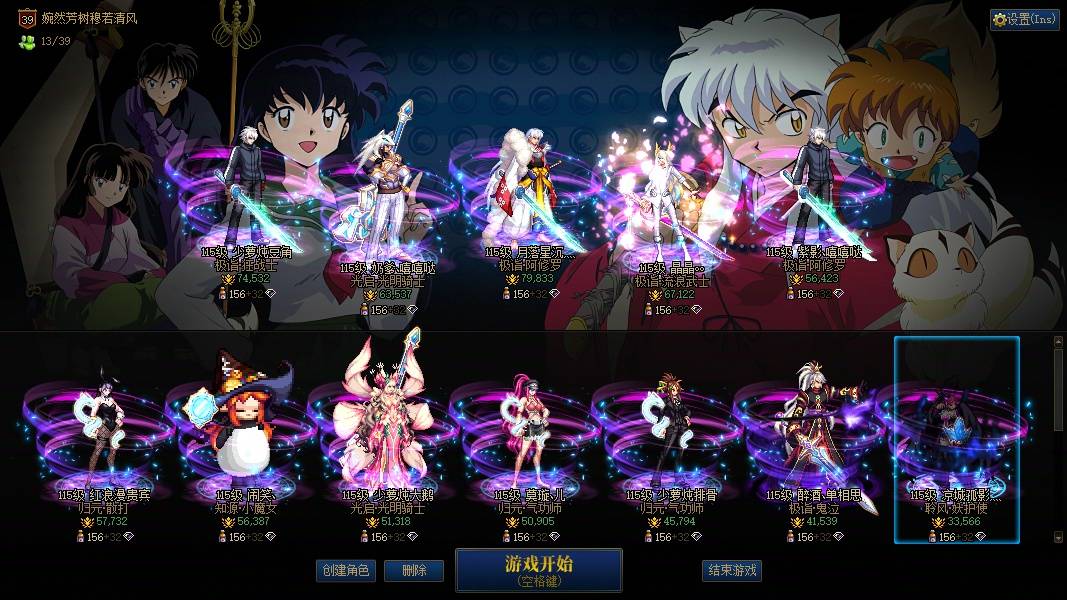The height and width of the screenshot is (600, 1067).
Task: Exit with the 结束游戏 button
Action: point(732,571)
